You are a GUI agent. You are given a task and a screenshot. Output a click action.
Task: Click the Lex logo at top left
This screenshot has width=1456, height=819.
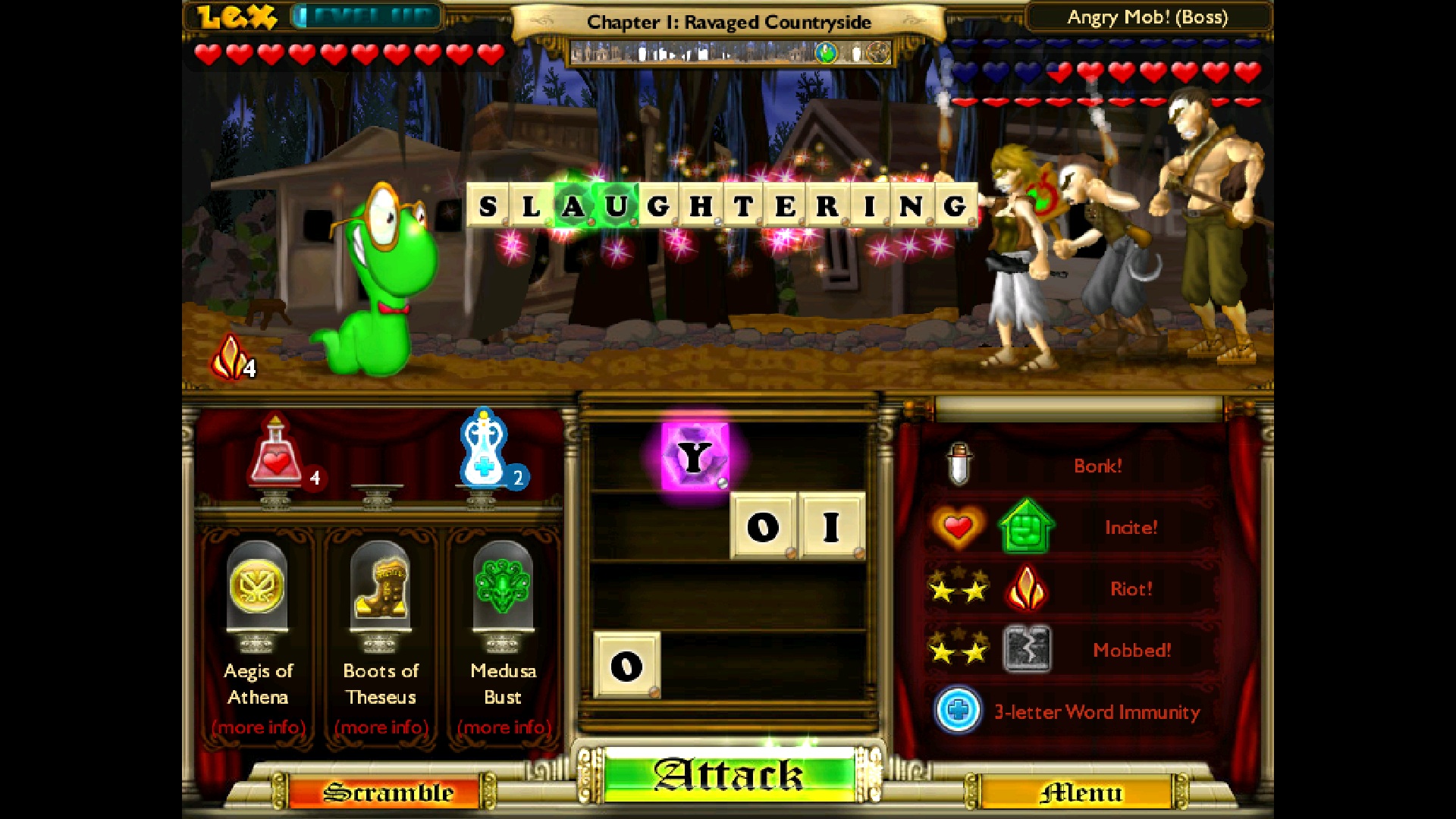(x=235, y=17)
